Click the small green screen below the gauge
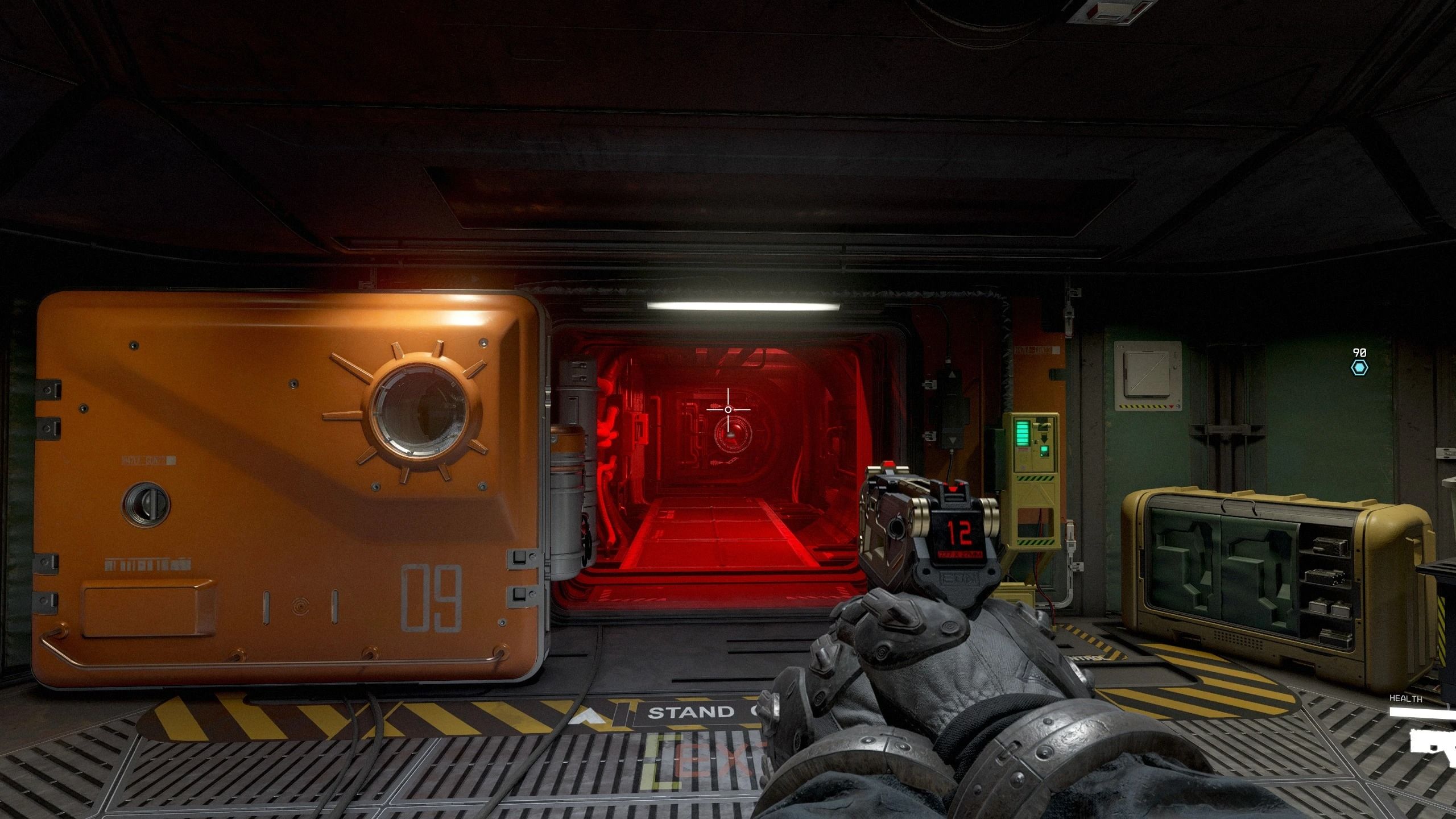 coord(1044,450)
